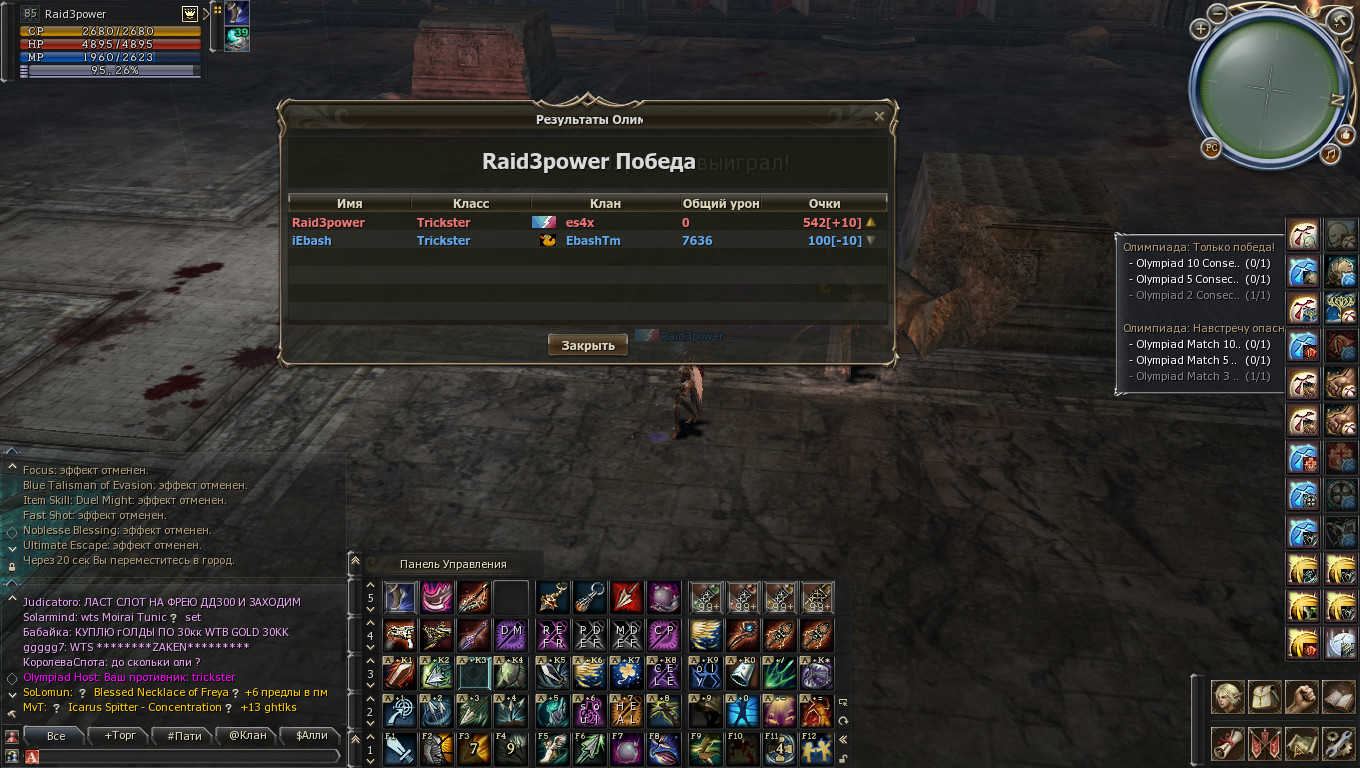
Task: Open the @Клан clan chat tab
Action: [x=248, y=736]
